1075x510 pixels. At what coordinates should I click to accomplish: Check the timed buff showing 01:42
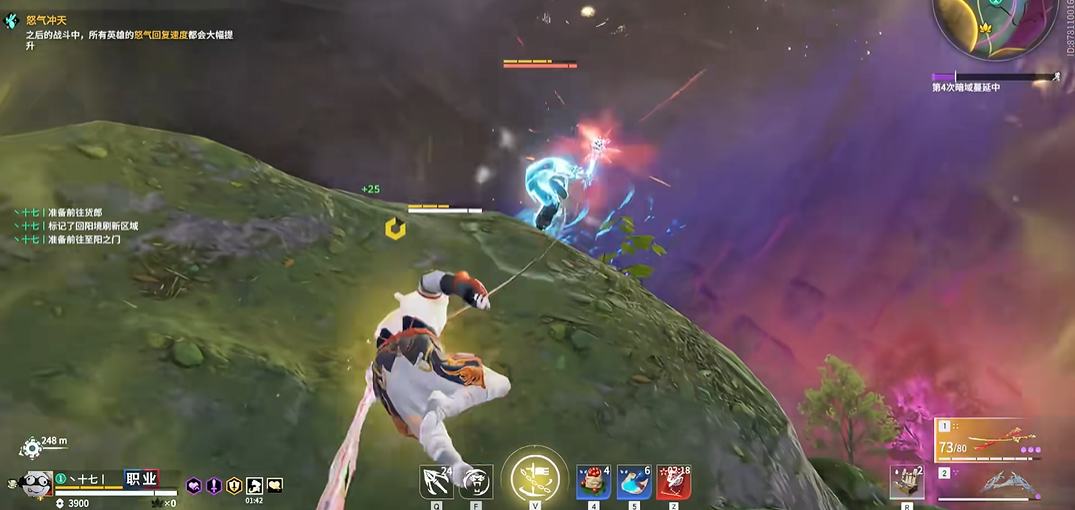[254, 487]
